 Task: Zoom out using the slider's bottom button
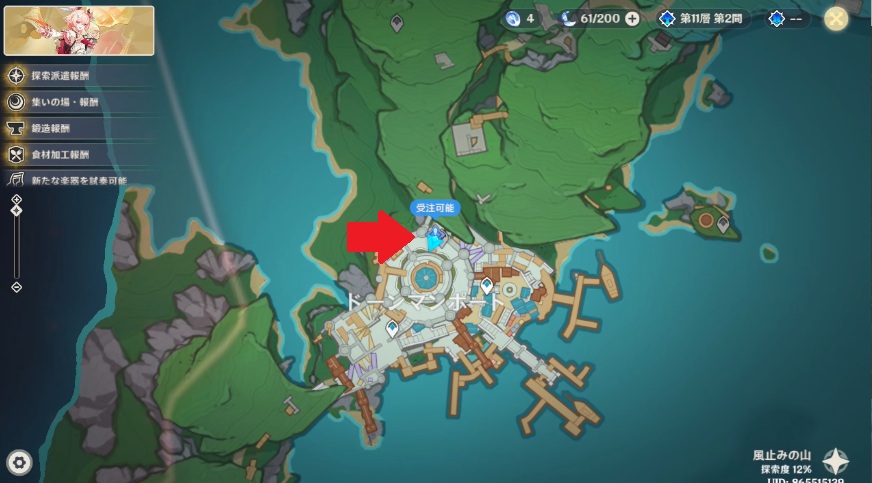click(x=16, y=287)
